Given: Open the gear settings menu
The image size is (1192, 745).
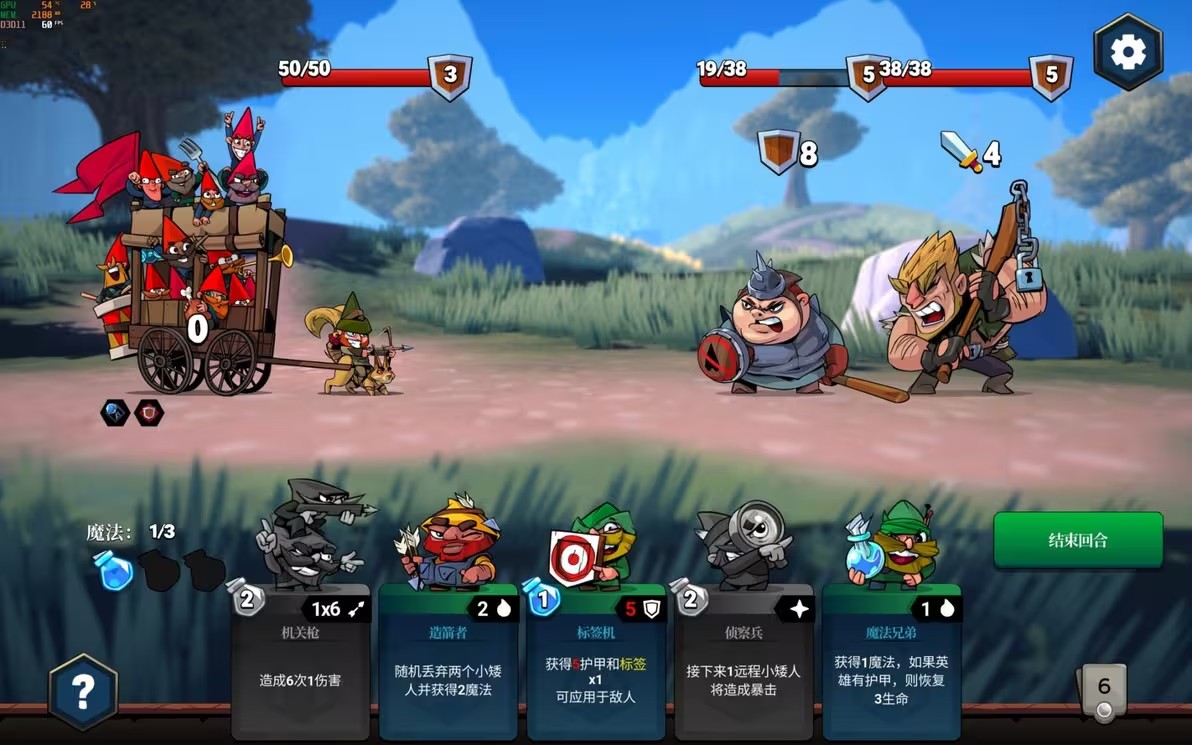Looking at the screenshot, I should pos(1127,53).
